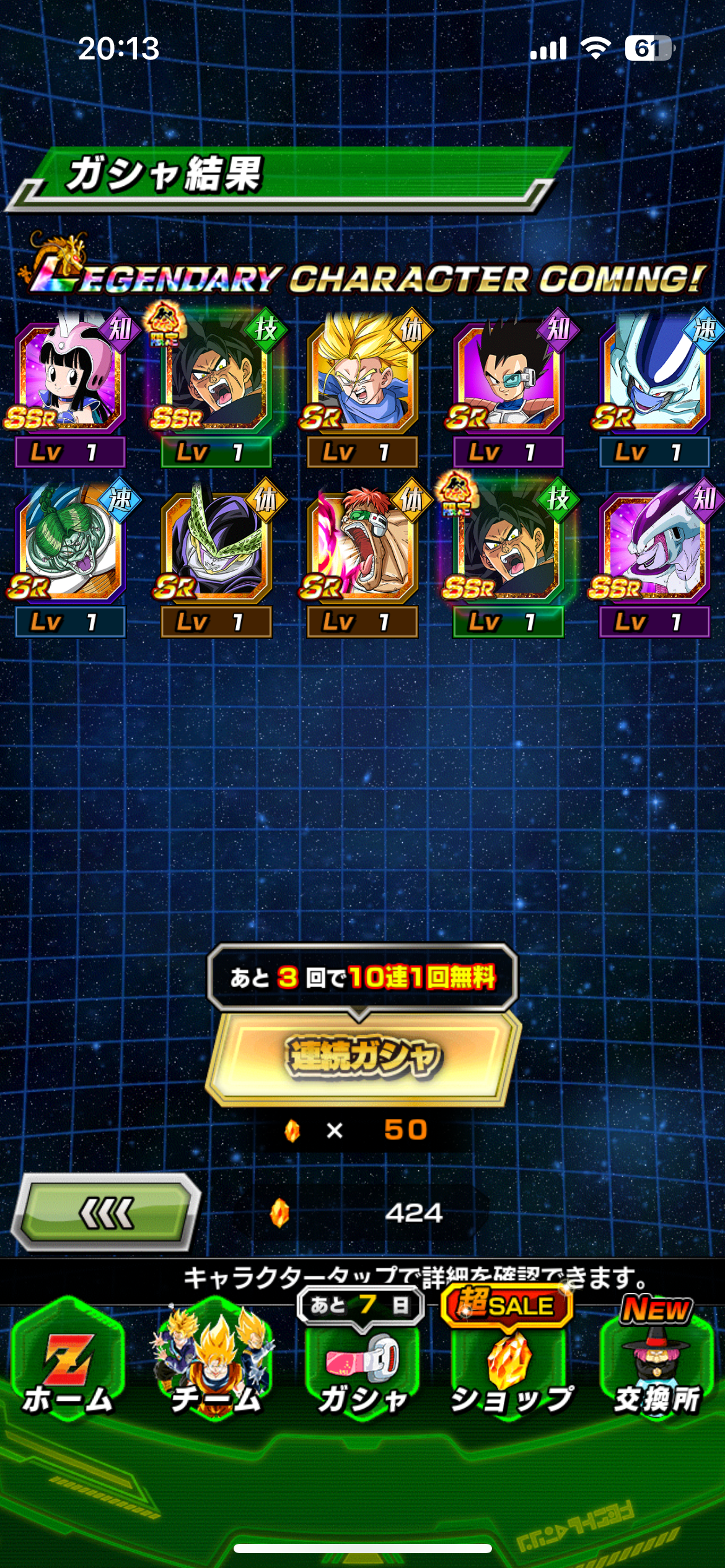Open the ガシャ summon menu
Screen dimensions: 725x1568
click(x=363, y=1369)
